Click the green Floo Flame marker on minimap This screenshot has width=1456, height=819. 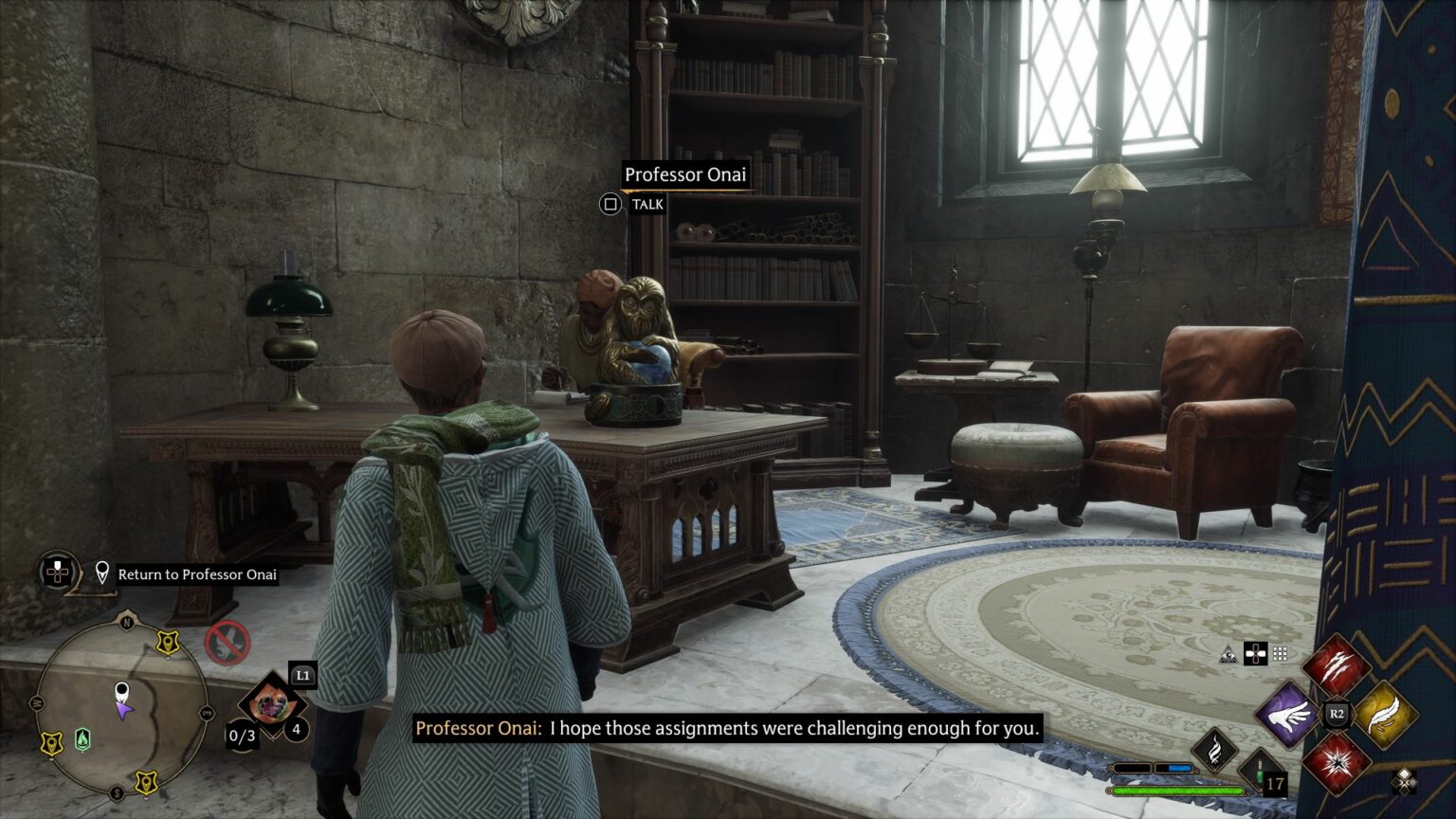pyautogui.click(x=82, y=738)
